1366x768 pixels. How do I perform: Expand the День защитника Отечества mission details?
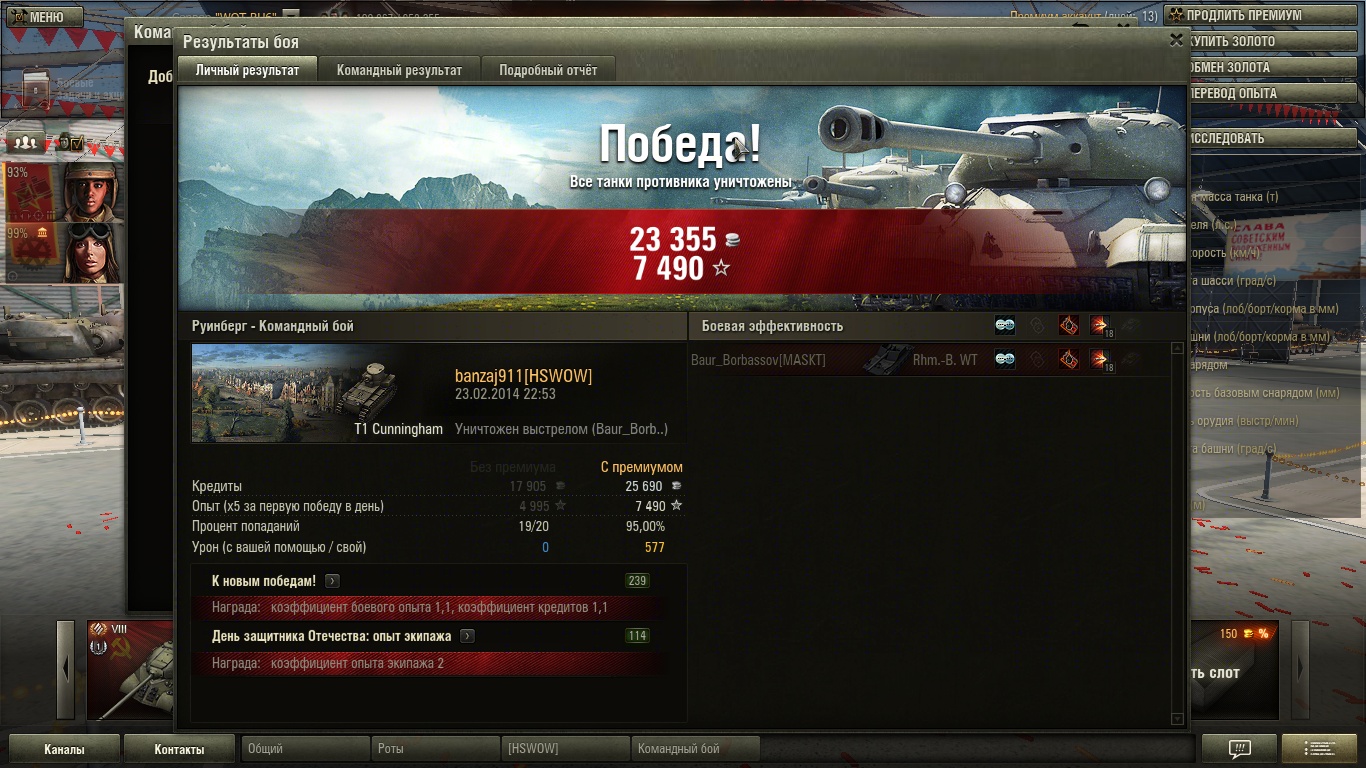467,636
